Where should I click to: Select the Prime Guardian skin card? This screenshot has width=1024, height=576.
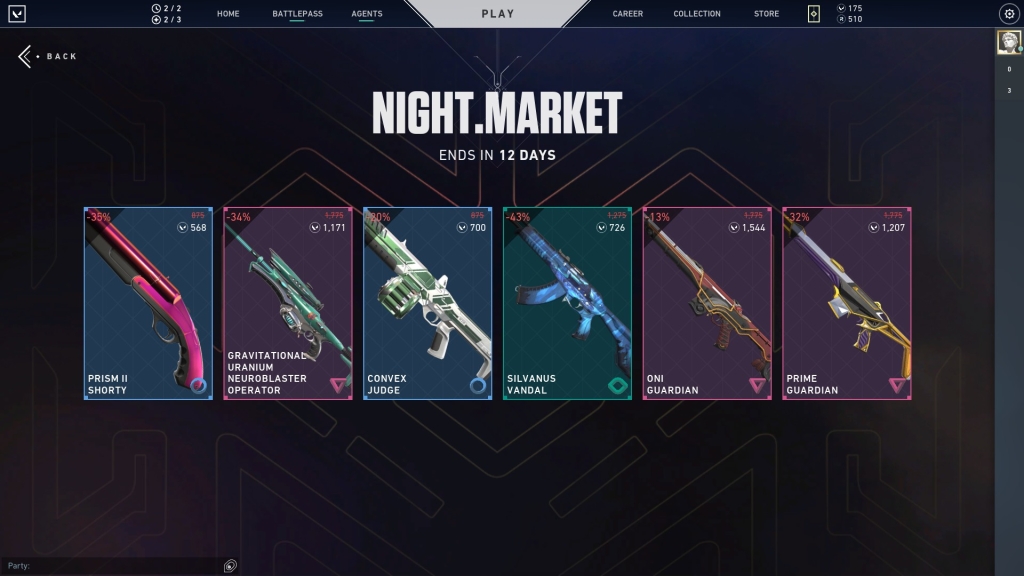tap(847, 303)
